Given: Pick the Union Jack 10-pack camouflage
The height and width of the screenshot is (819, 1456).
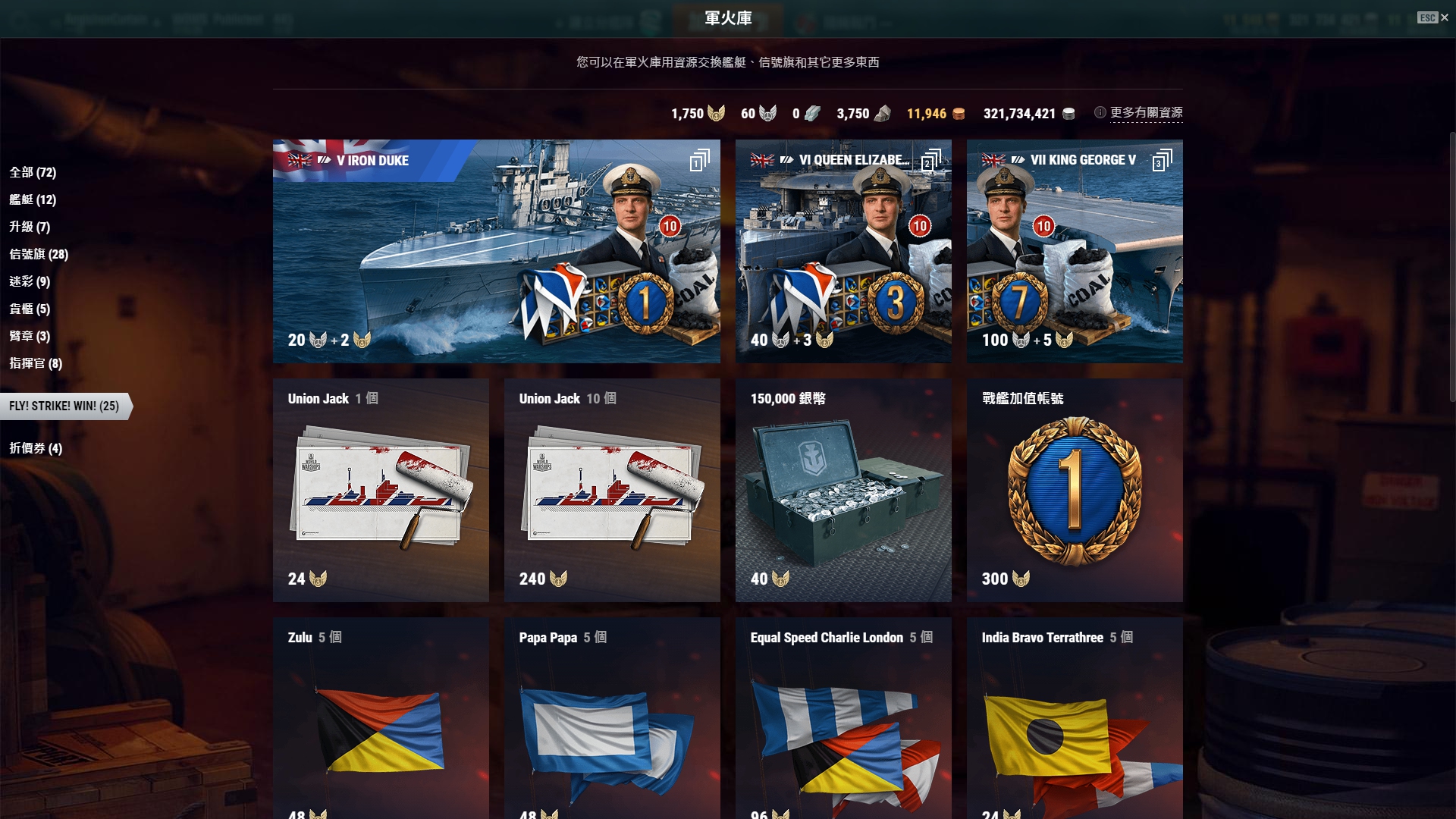Looking at the screenshot, I should 611,490.
